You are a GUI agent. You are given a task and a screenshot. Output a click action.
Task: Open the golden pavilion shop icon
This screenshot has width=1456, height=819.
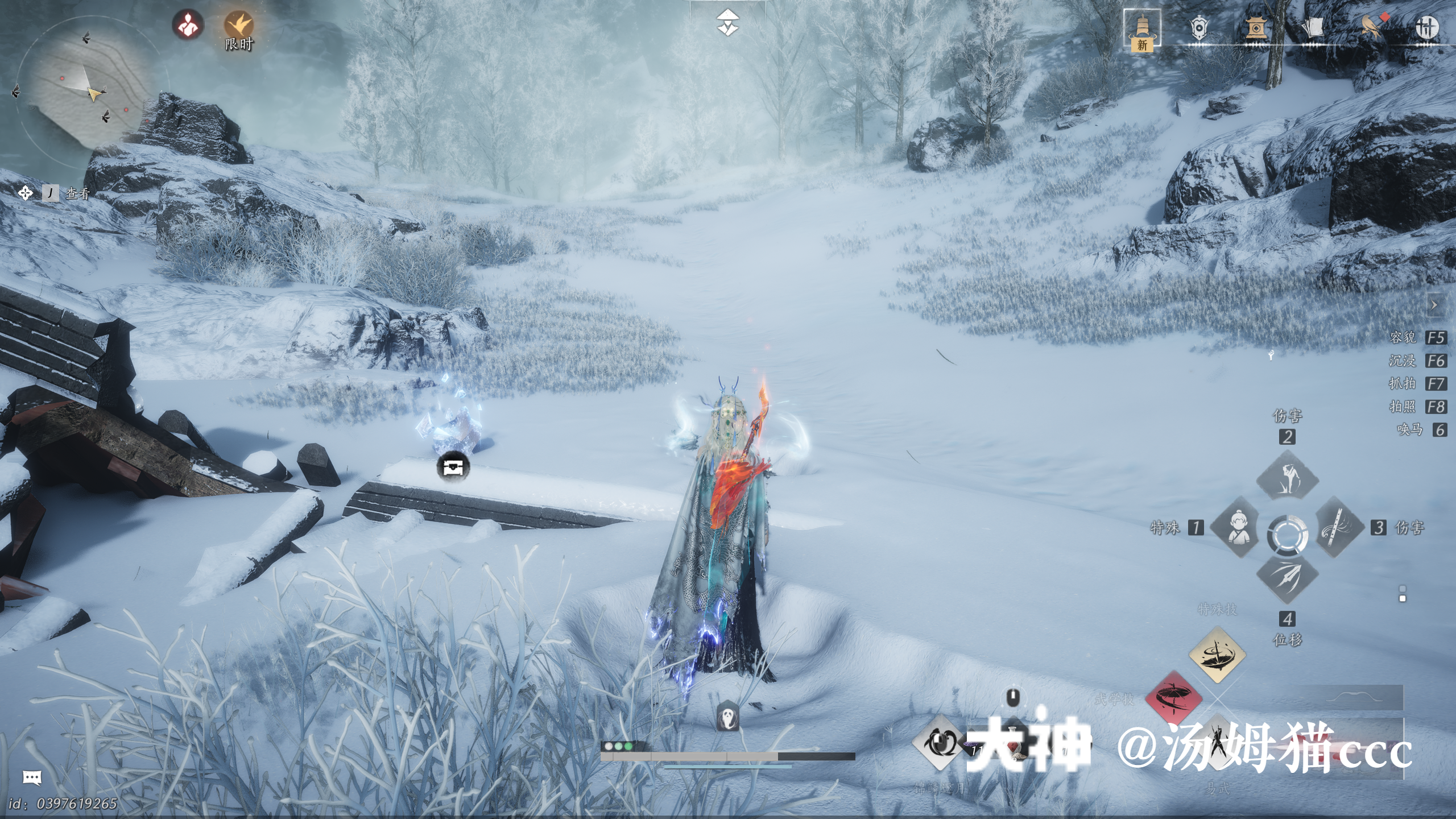click(1256, 27)
